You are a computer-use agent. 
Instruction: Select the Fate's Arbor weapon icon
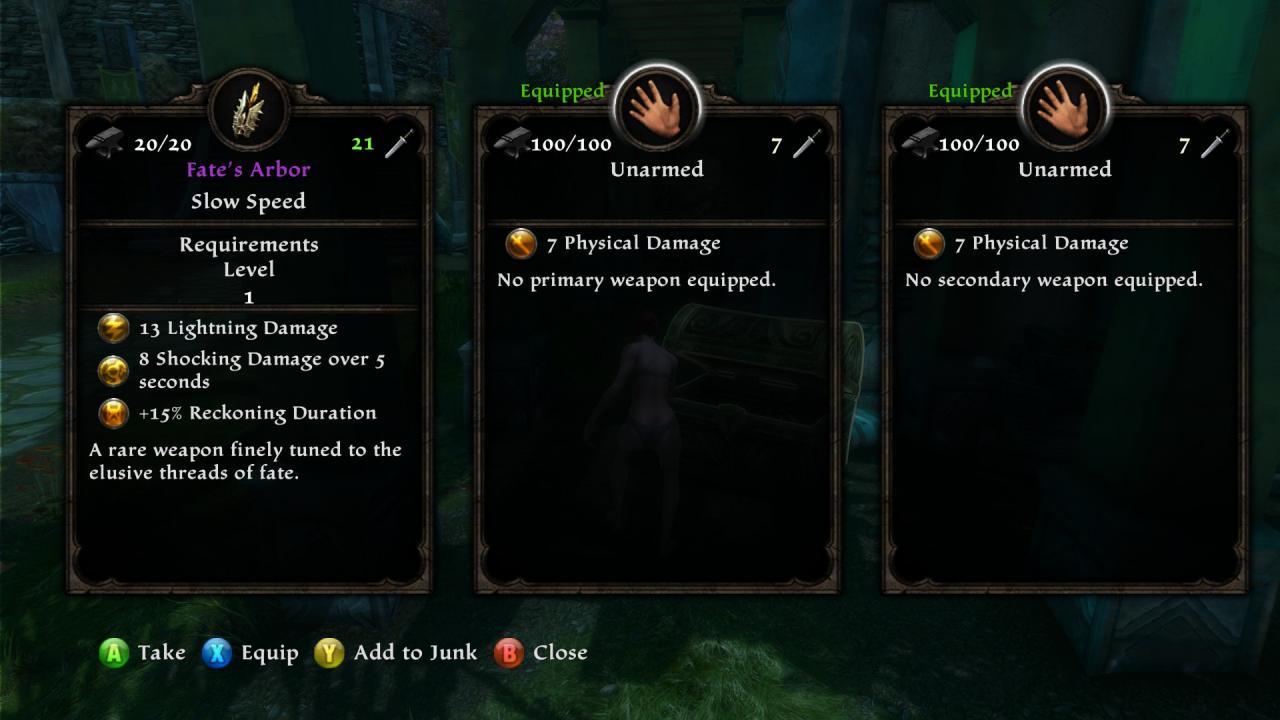(248, 109)
